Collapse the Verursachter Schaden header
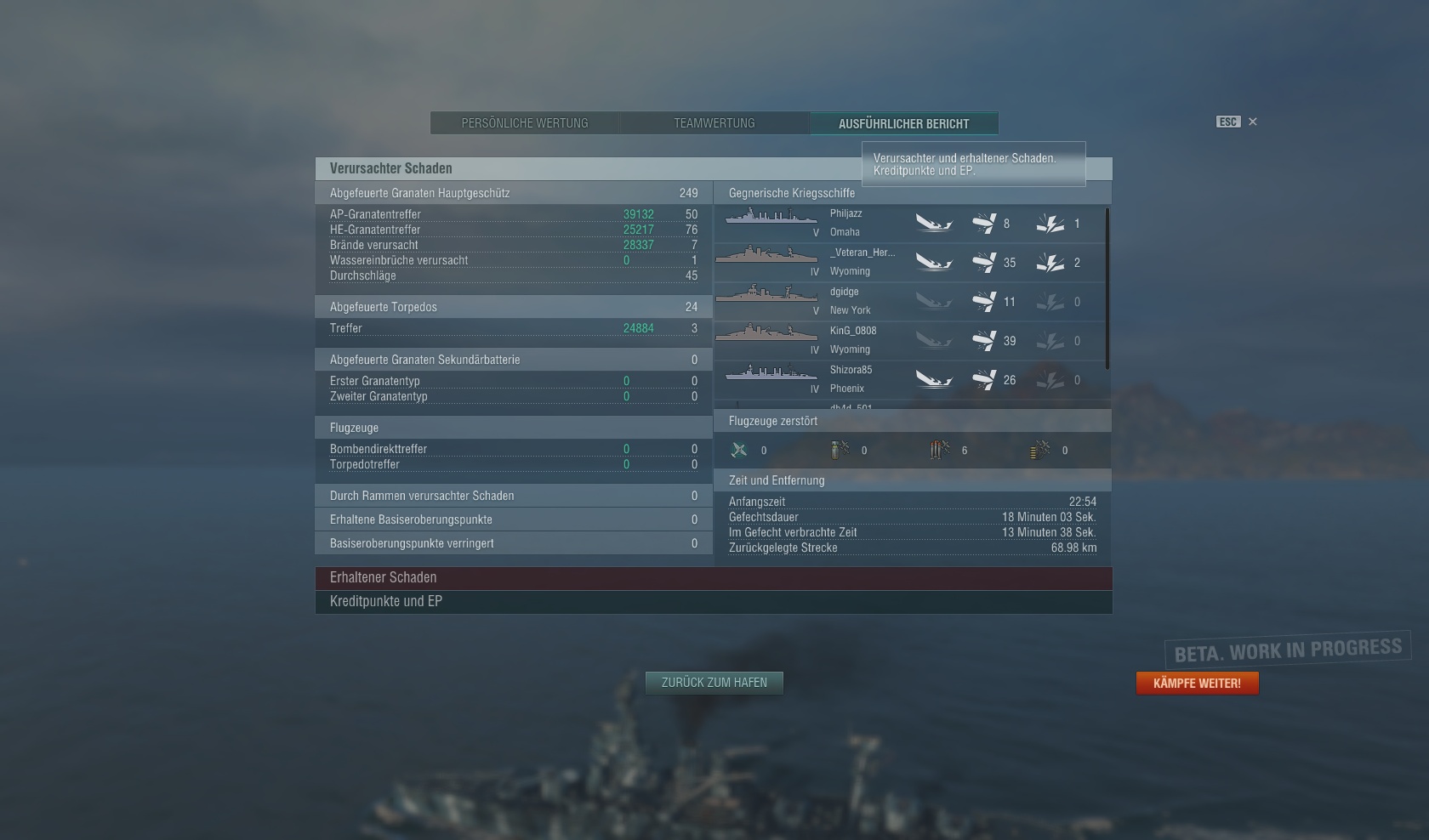The width and height of the screenshot is (1429, 840). [587, 168]
